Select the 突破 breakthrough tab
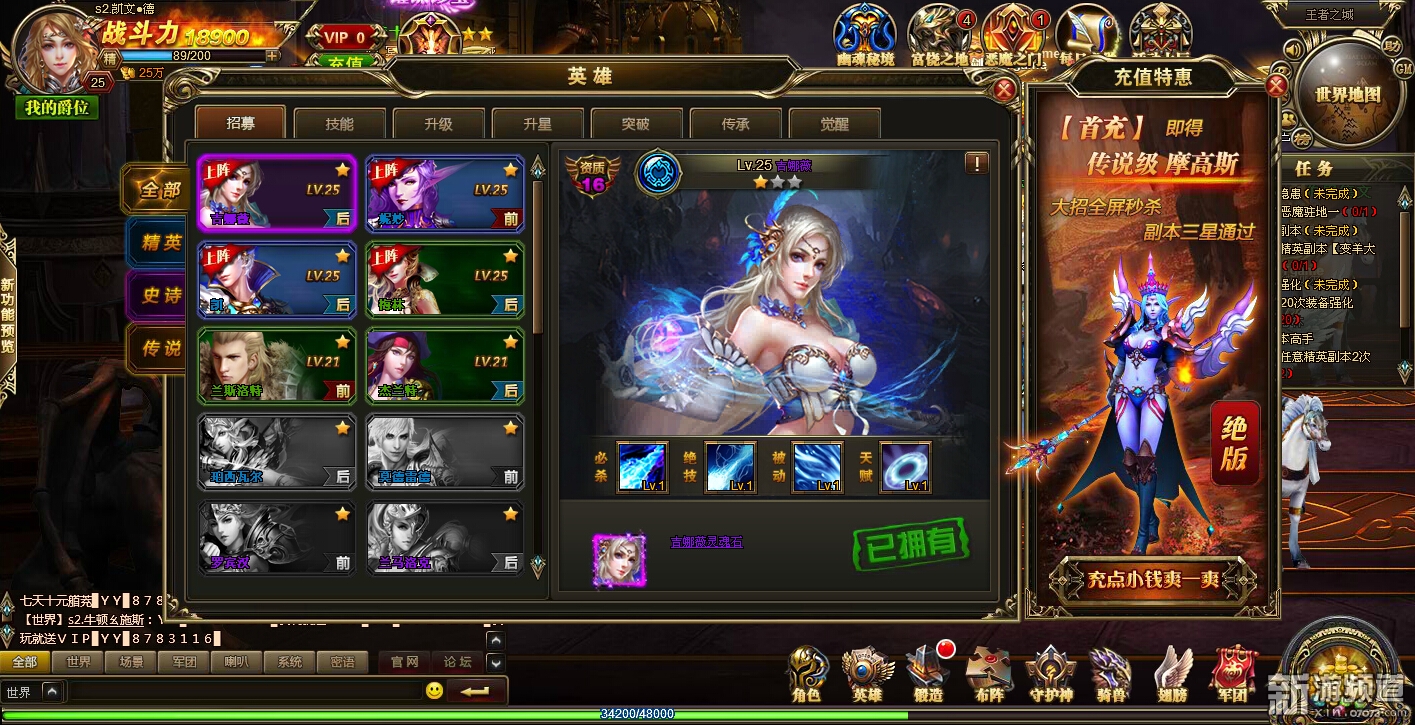This screenshot has height=725, width=1415. tap(636, 124)
